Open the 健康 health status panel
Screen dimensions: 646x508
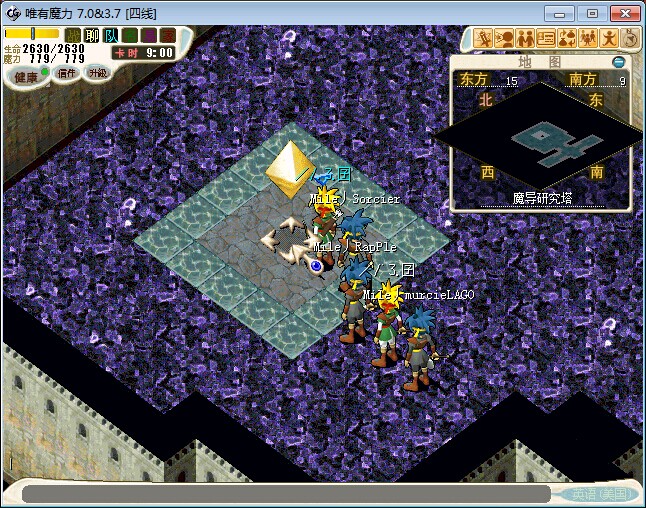(x=26, y=76)
